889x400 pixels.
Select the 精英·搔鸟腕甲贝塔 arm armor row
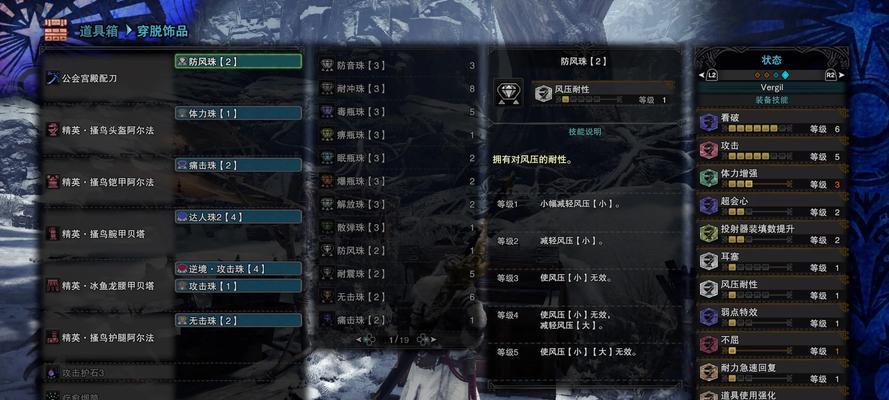point(105,233)
